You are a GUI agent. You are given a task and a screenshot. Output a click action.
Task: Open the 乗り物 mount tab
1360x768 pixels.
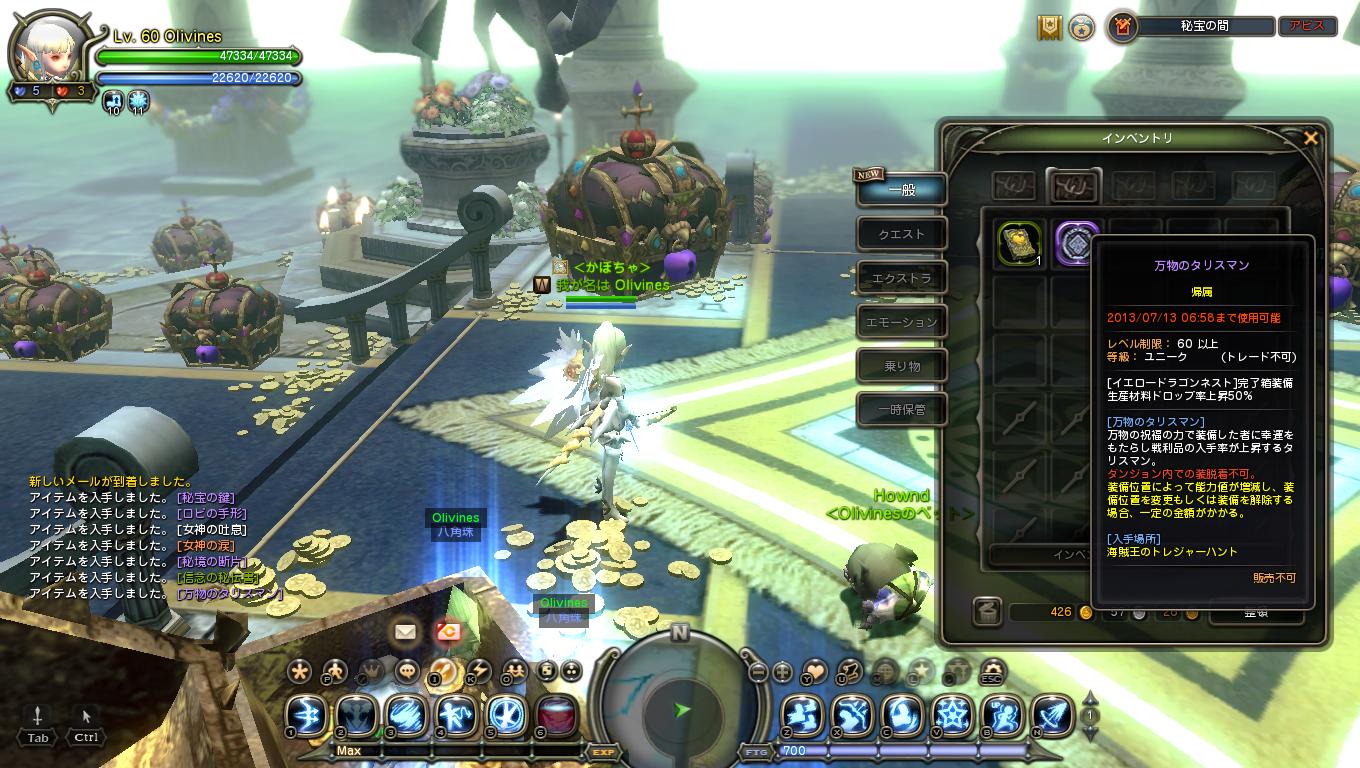click(x=901, y=366)
